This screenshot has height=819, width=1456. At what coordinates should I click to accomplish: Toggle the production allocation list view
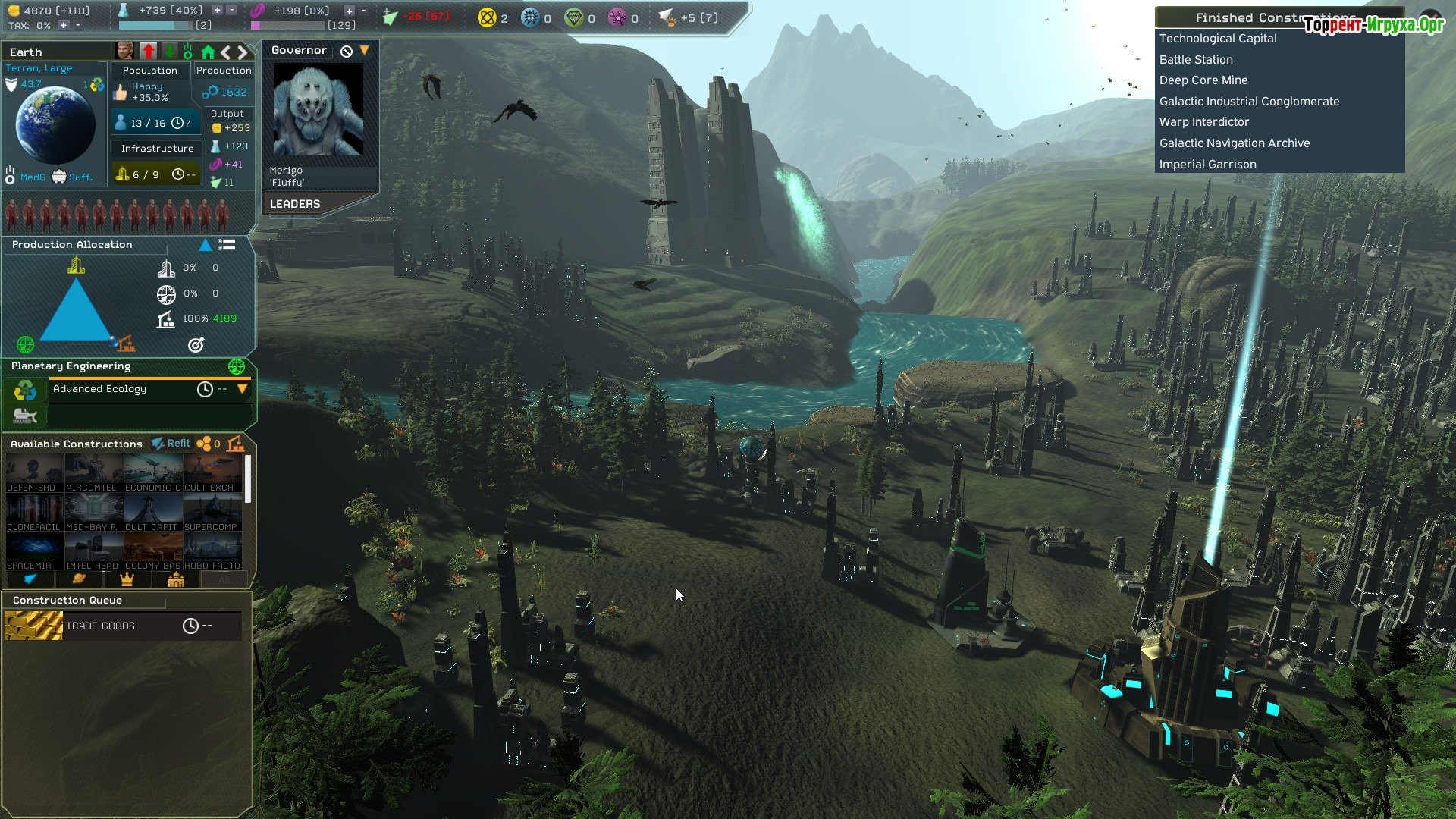(x=226, y=245)
